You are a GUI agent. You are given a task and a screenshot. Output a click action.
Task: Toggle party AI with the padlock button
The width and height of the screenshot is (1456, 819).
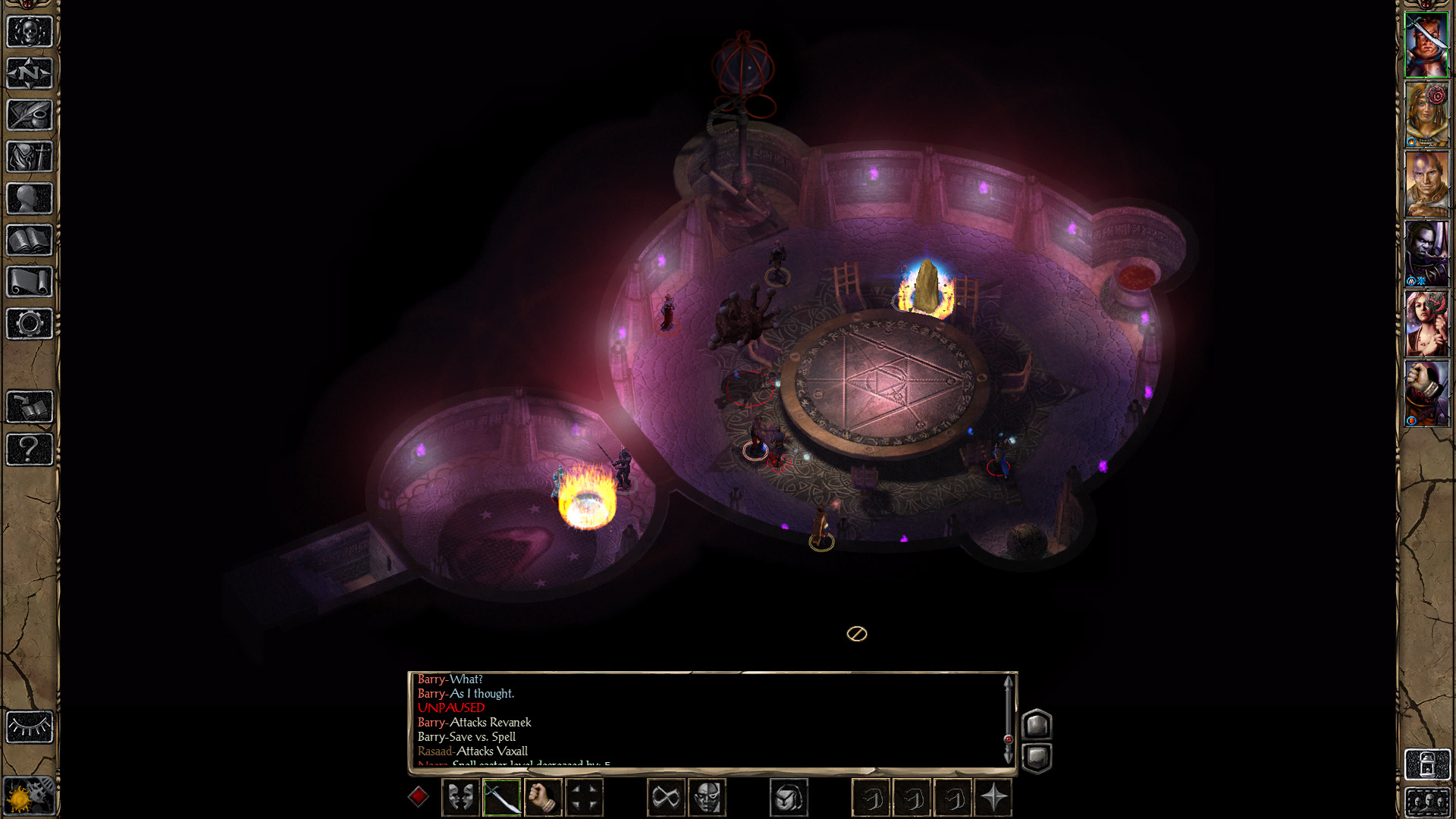1426,764
